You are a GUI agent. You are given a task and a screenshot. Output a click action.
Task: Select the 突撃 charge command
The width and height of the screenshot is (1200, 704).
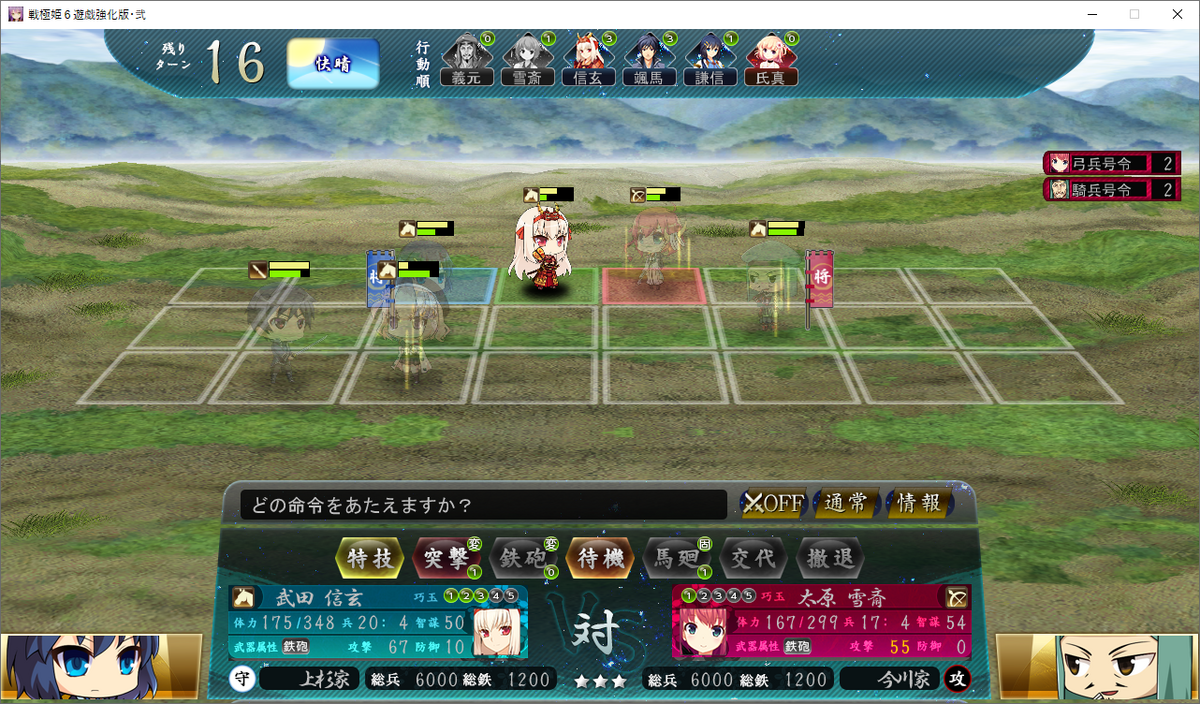446,558
